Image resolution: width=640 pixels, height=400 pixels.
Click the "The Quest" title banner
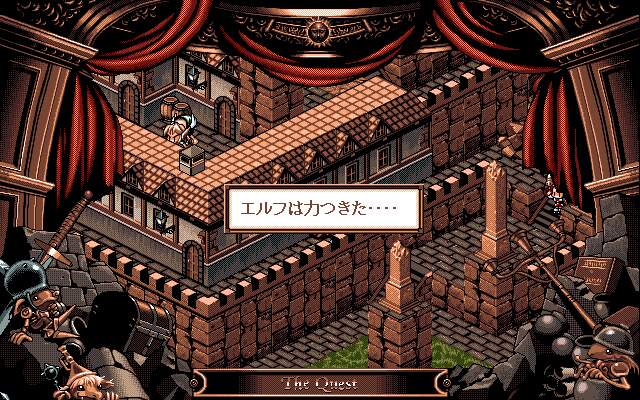[320, 383]
